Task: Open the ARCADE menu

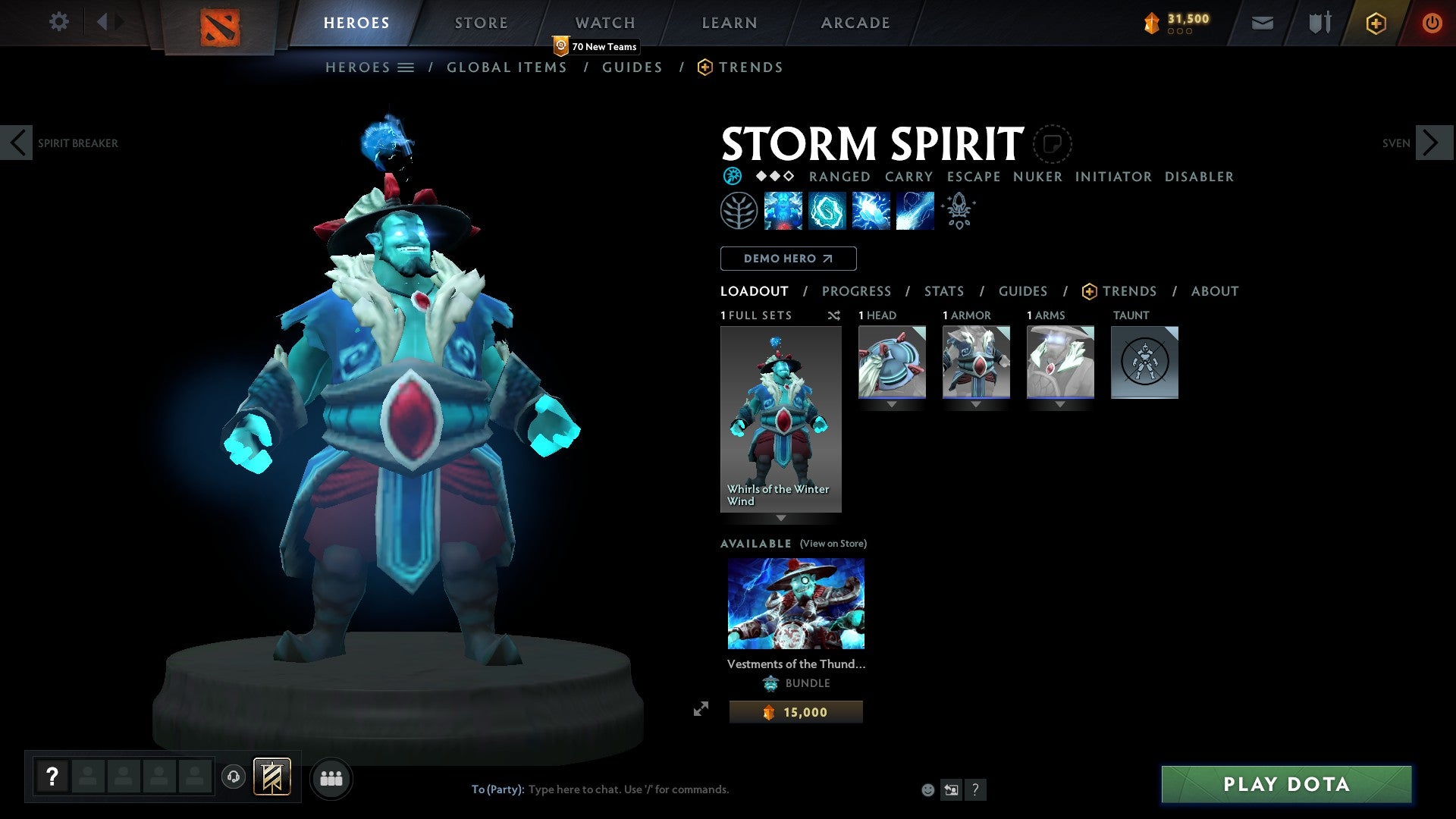Action: tap(855, 22)
